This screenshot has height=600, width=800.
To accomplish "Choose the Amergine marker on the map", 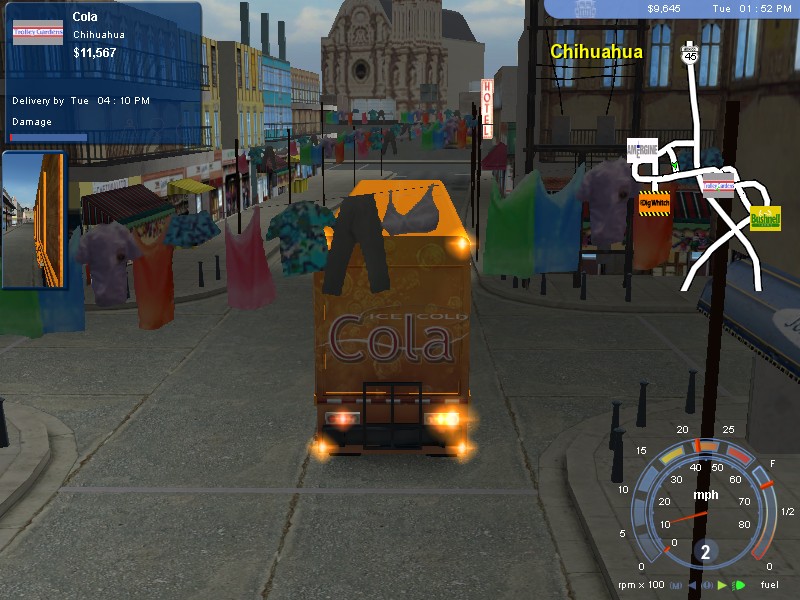I will pos(642,150).
